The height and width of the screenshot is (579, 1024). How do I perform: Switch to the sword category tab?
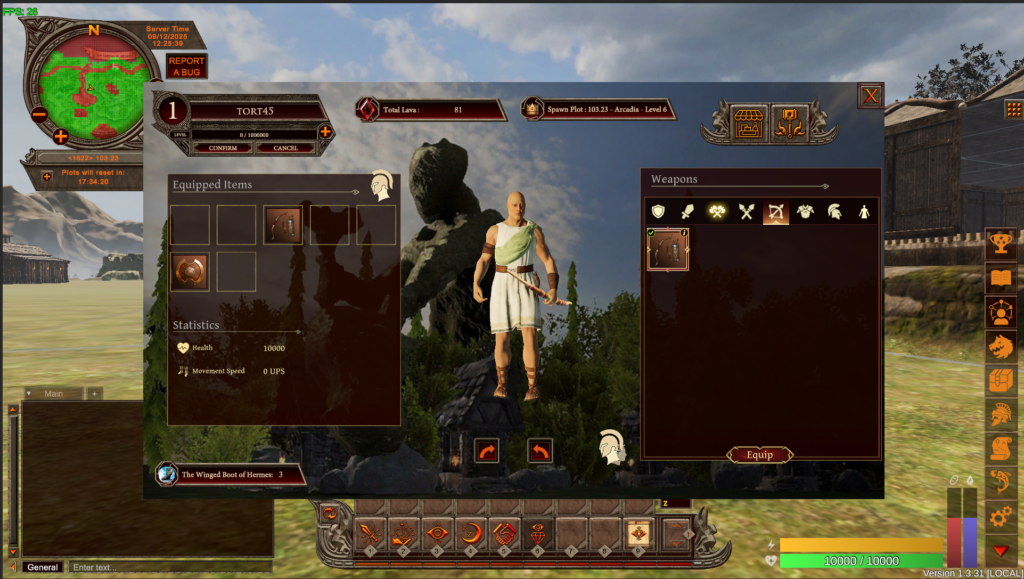[686, 212]
